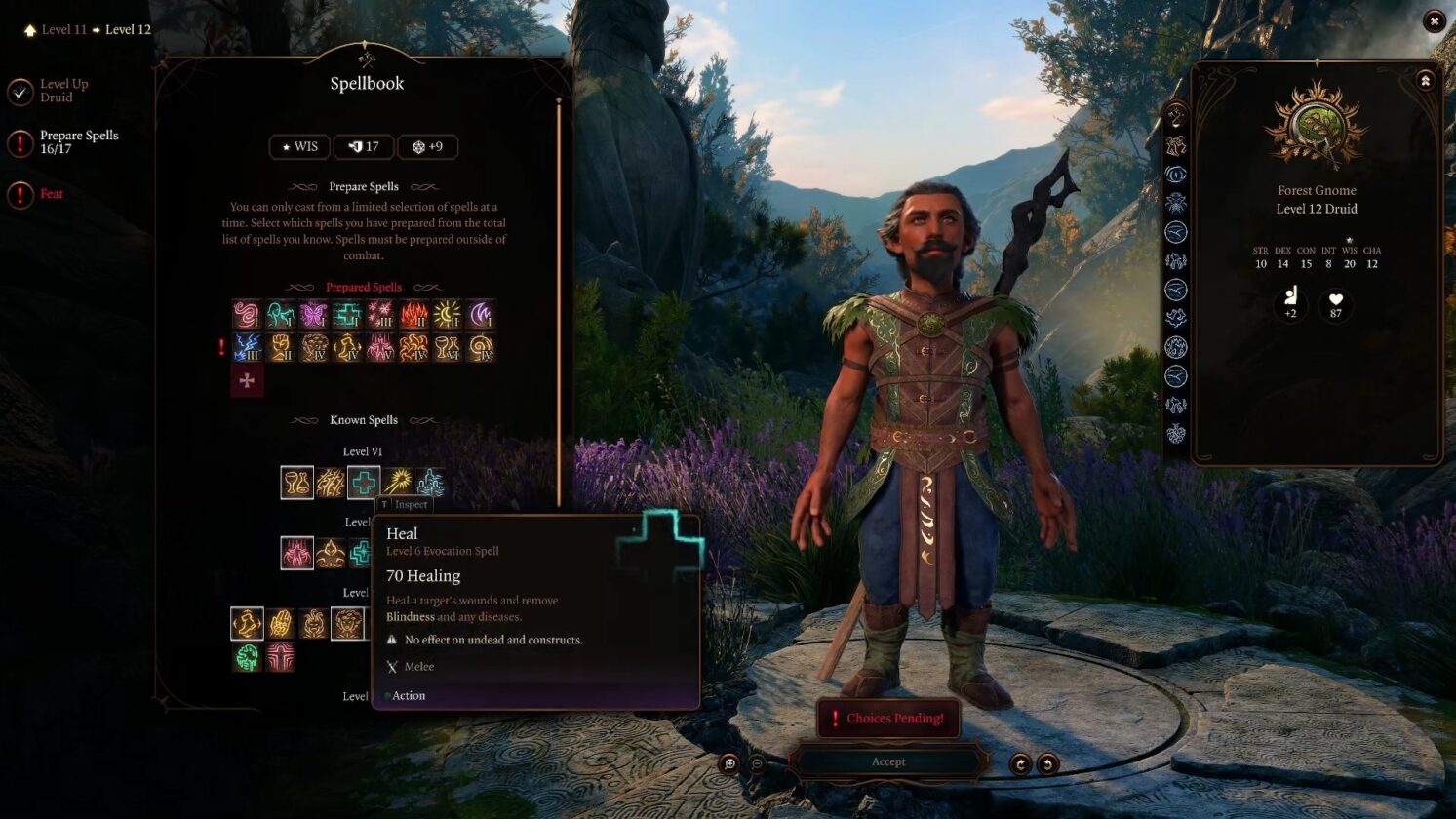Close the level up screen
The width and height of the screenshot is (1456, 819).
1434,20
